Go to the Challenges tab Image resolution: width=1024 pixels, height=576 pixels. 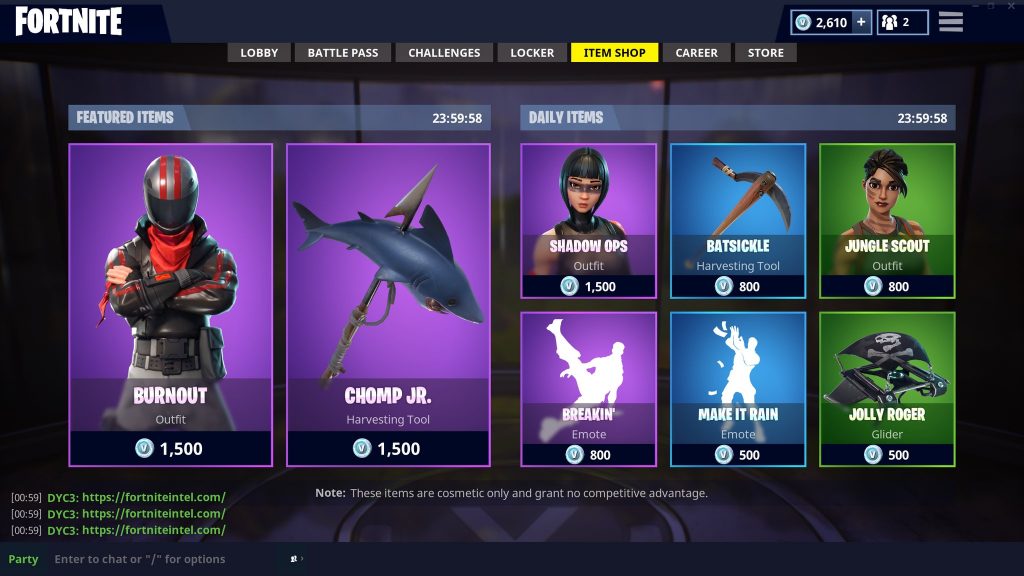coord(444,53)
